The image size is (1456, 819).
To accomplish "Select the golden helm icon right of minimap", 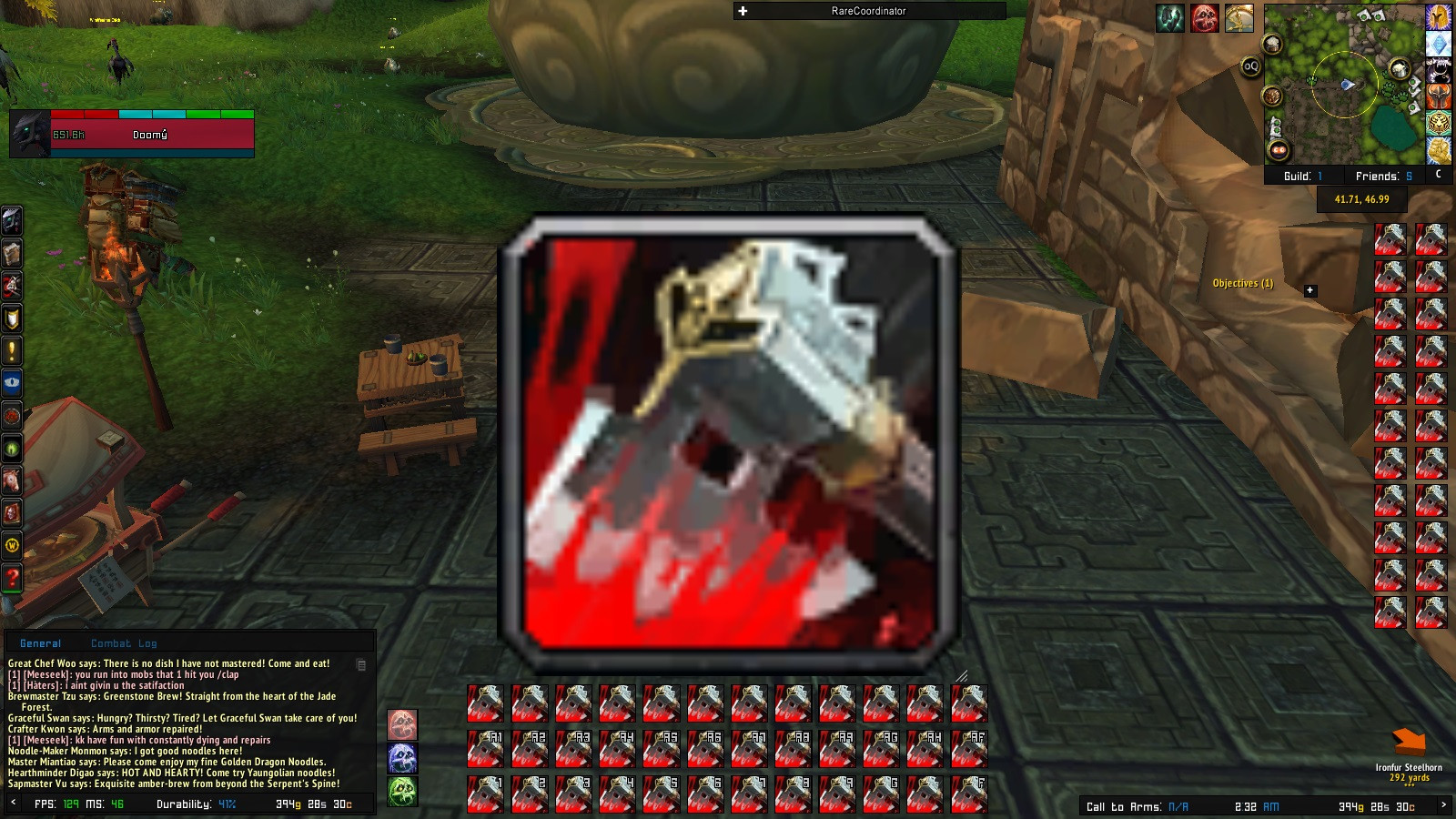I will tap(1439, 18).
